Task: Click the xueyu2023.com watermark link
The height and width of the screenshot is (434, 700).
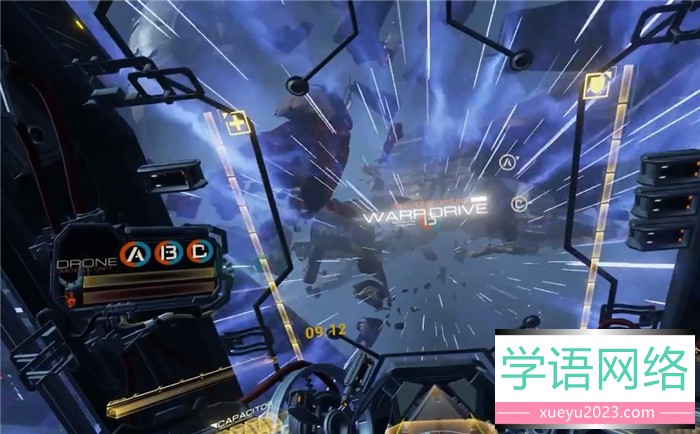Action: coord(595,412)
